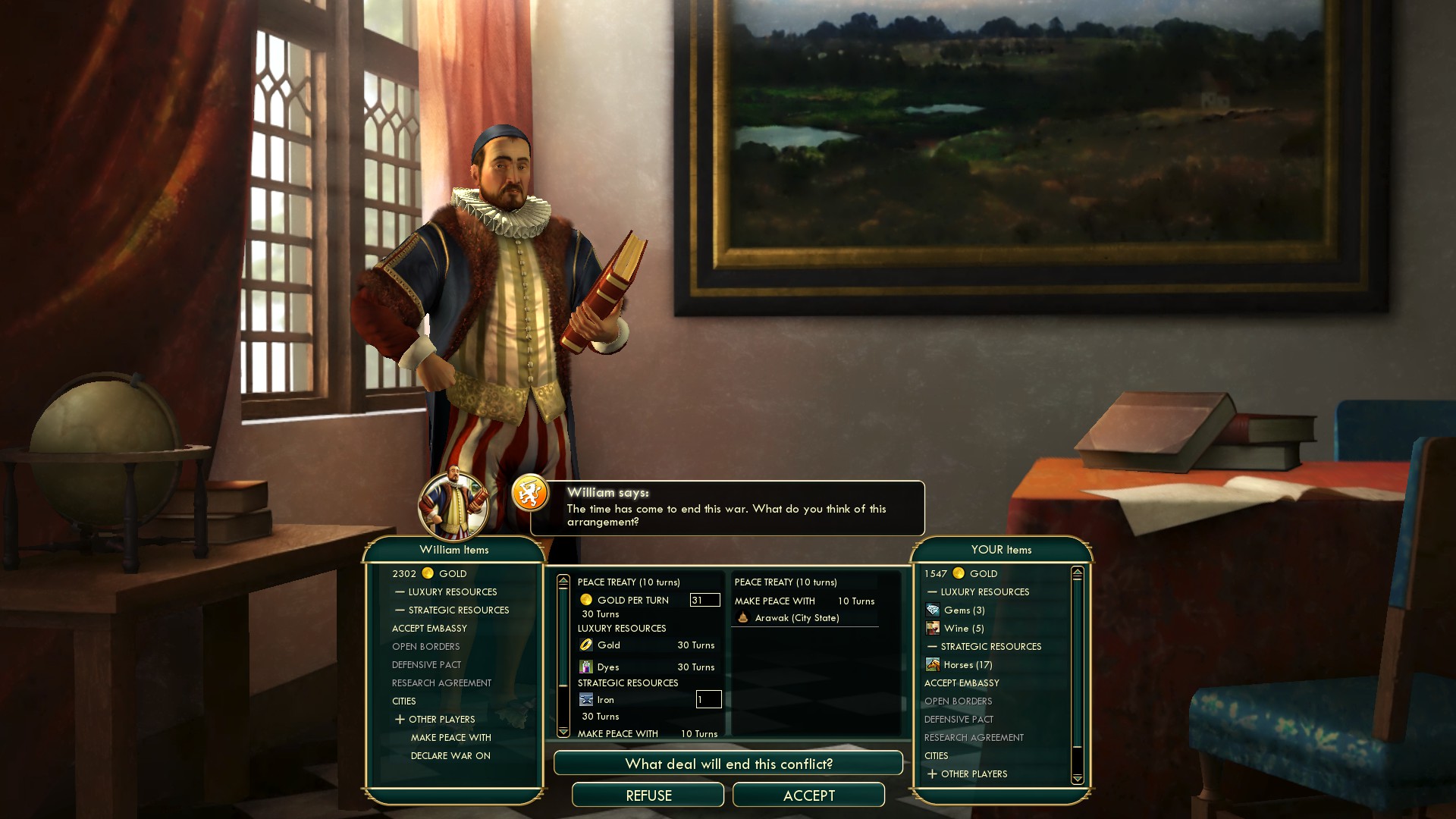Edit the gold per turn amount field
This screenshot has width=1456, height=819.
tap(704, 600)
